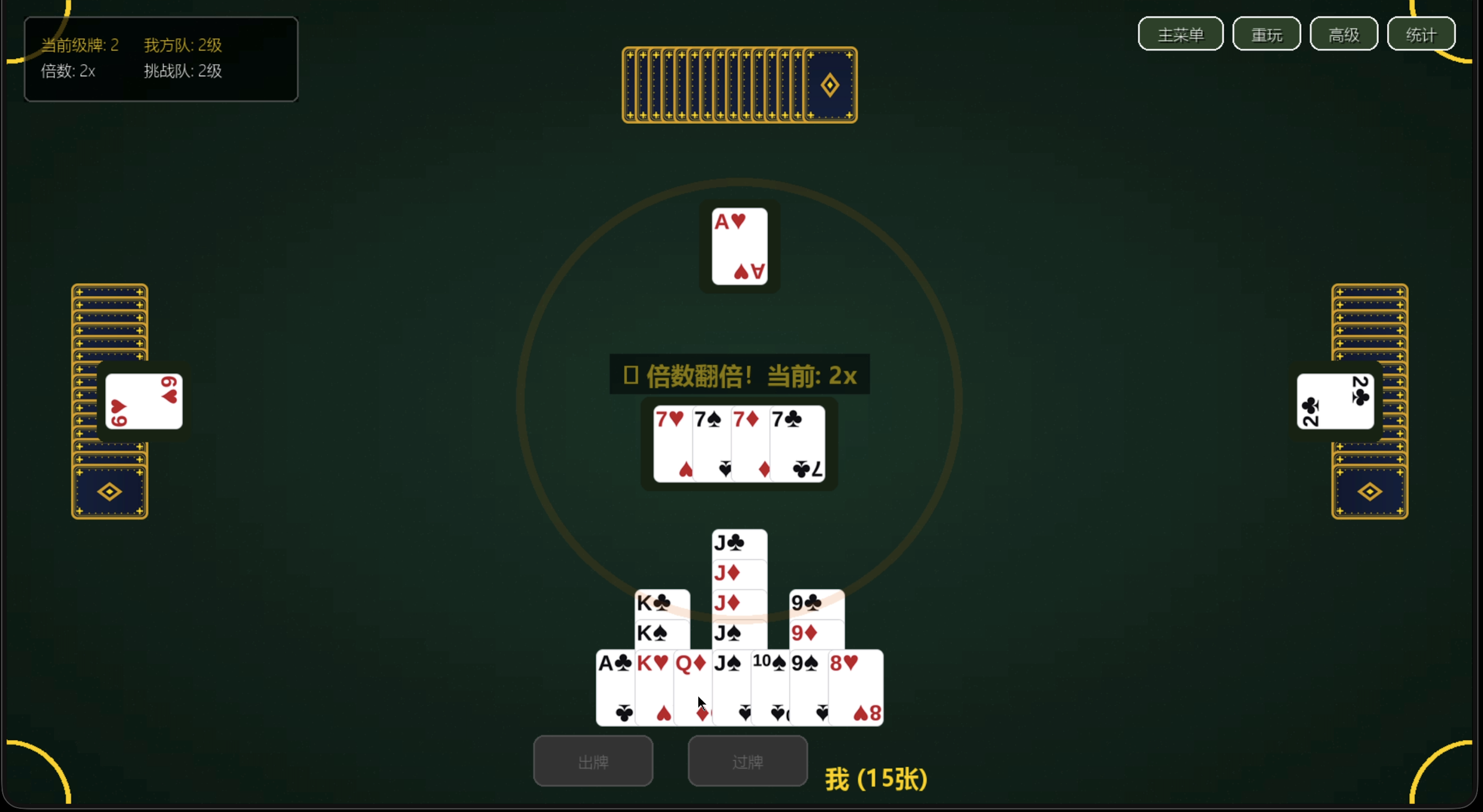Open the 高级 advanced options
The width and height of the screenshot is (1483, 812).
pos(1344,34)
